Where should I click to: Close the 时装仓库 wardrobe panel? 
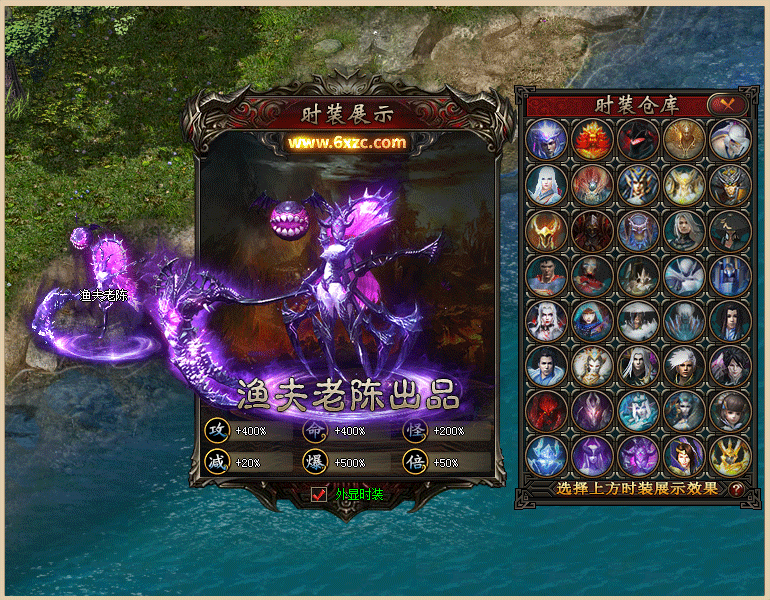click(727, 104)
